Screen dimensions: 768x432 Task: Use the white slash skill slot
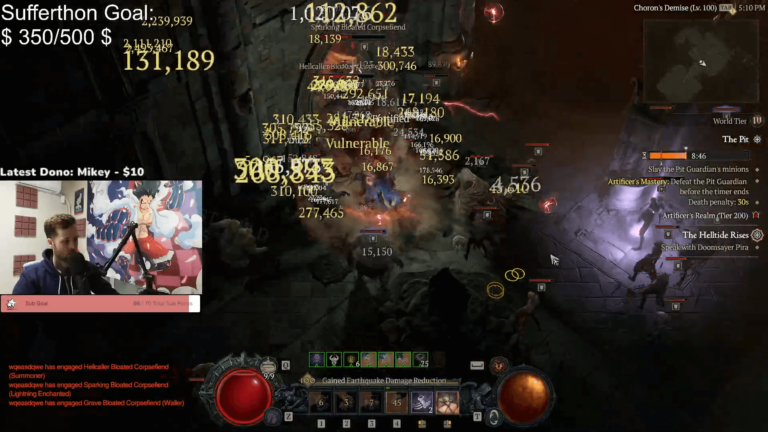pos(421,402)
